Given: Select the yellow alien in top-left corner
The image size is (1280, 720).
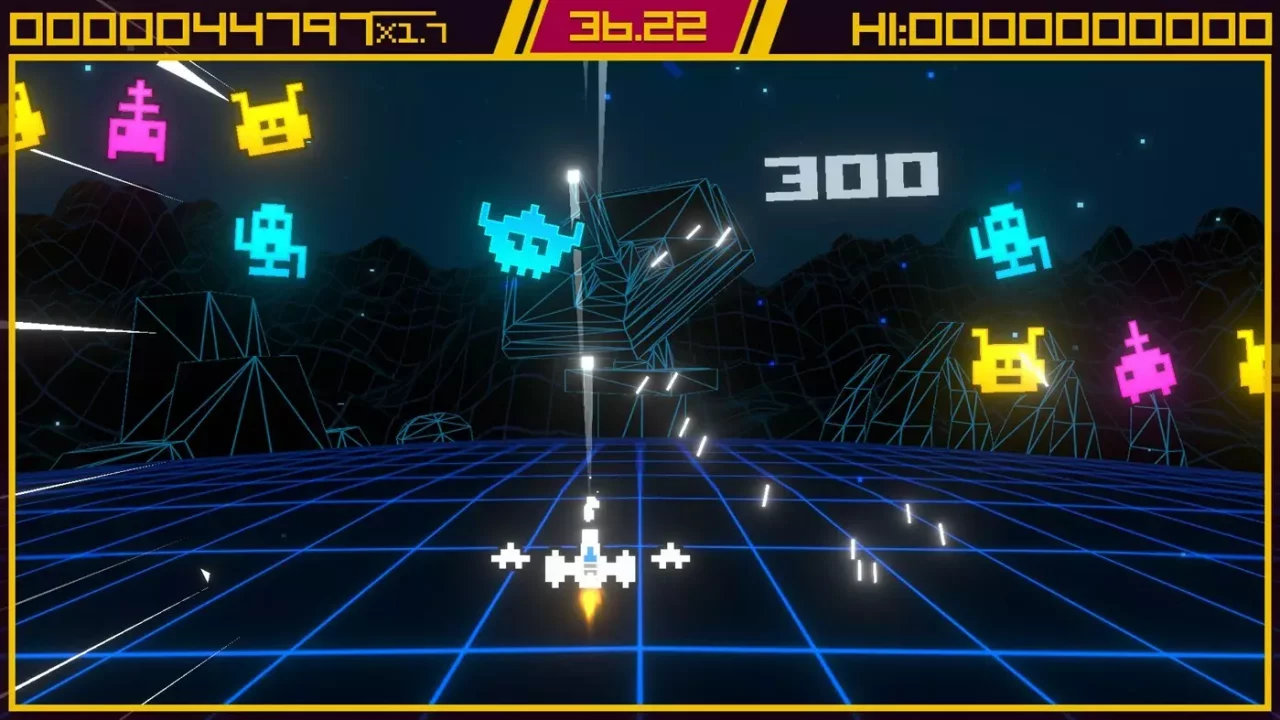Looking at the screenshot, I should 27,115.
